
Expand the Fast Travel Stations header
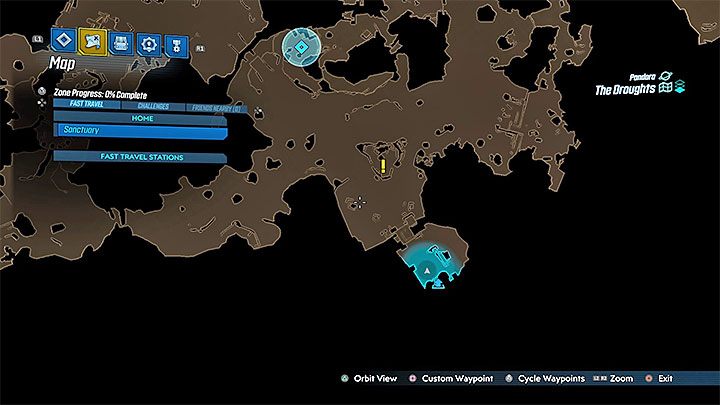coord(140,156)
